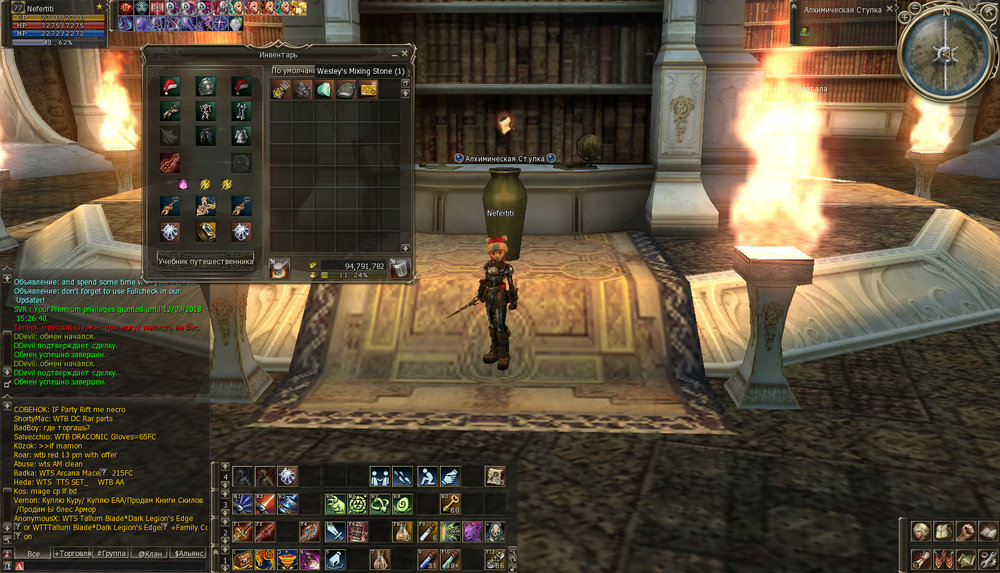This screenshot has width=1000, height=573.
Task: Select the yellow ticket item in inventory
Action: coord(369,90)
